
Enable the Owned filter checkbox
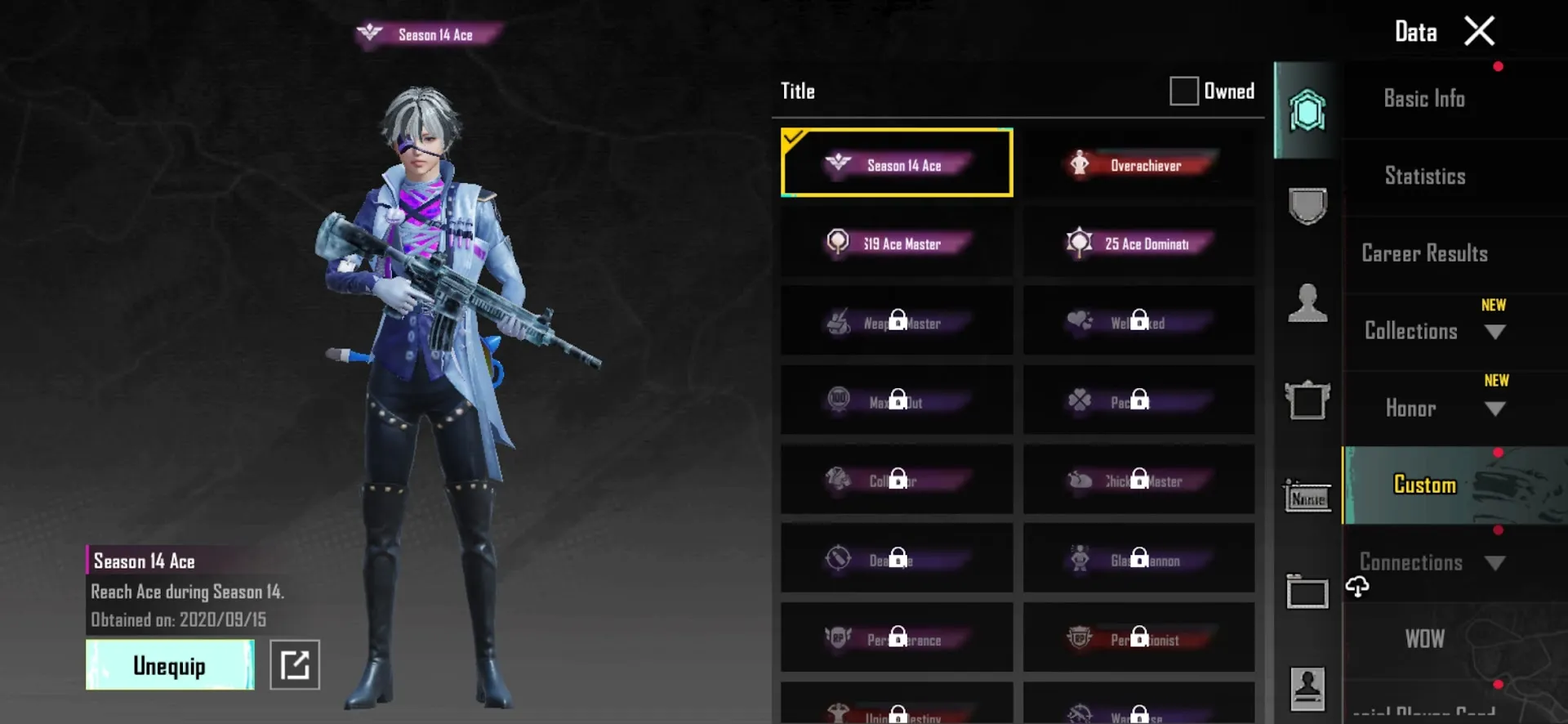pos(1183,91)
